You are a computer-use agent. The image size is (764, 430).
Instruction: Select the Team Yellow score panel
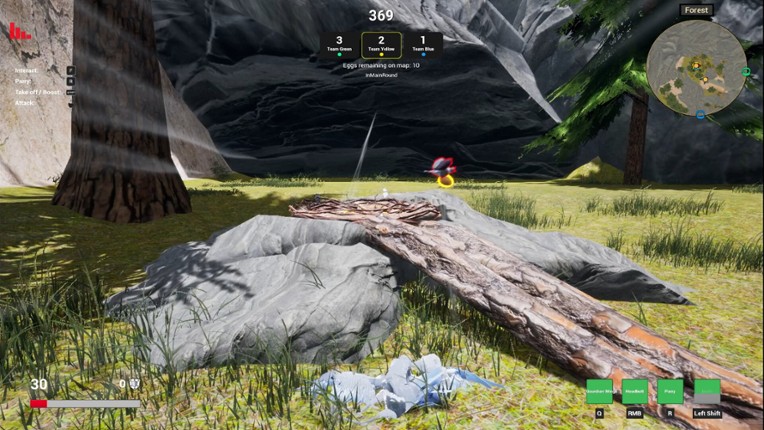381,44
